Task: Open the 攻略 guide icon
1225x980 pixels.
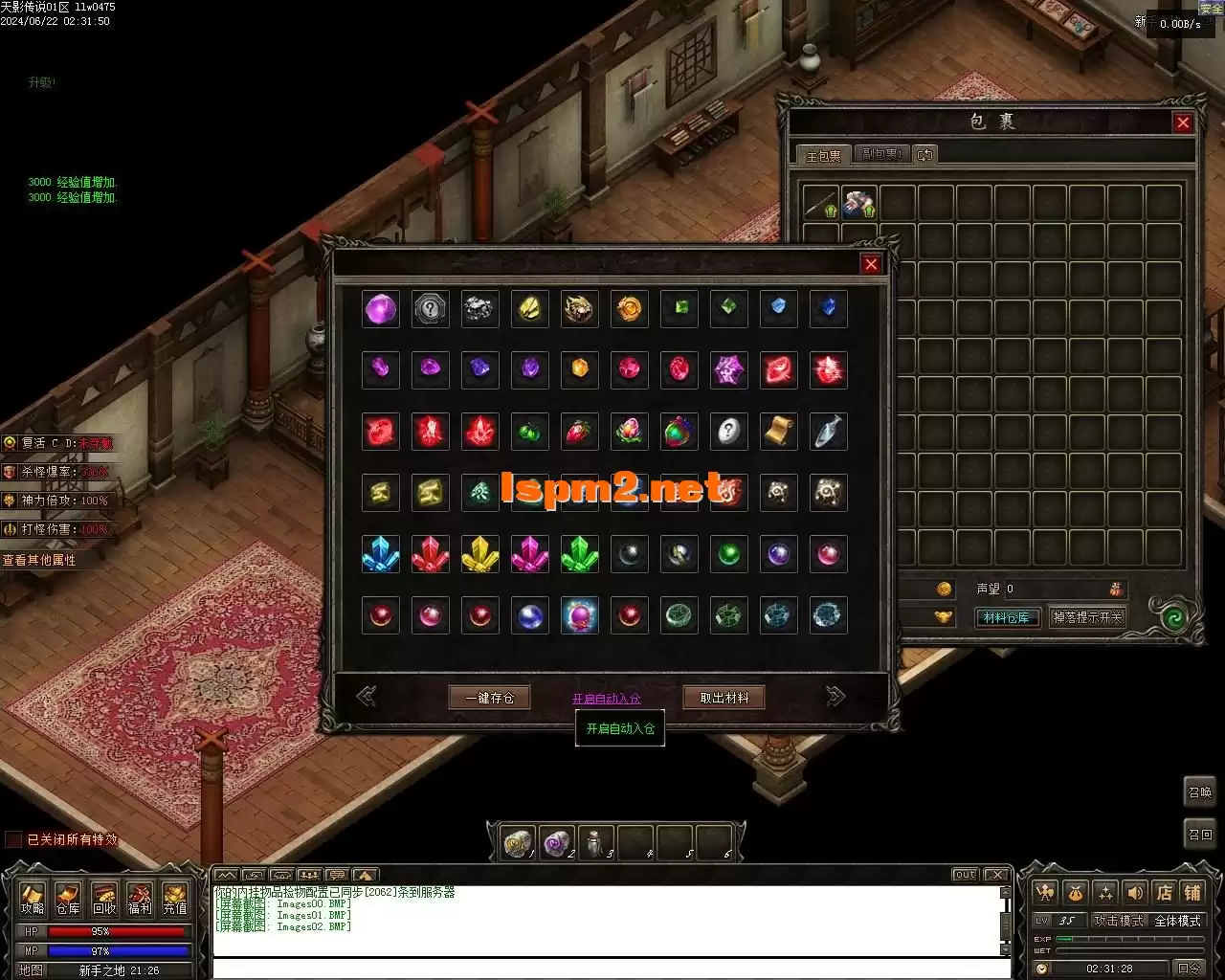Action: [x=33, y=900]
